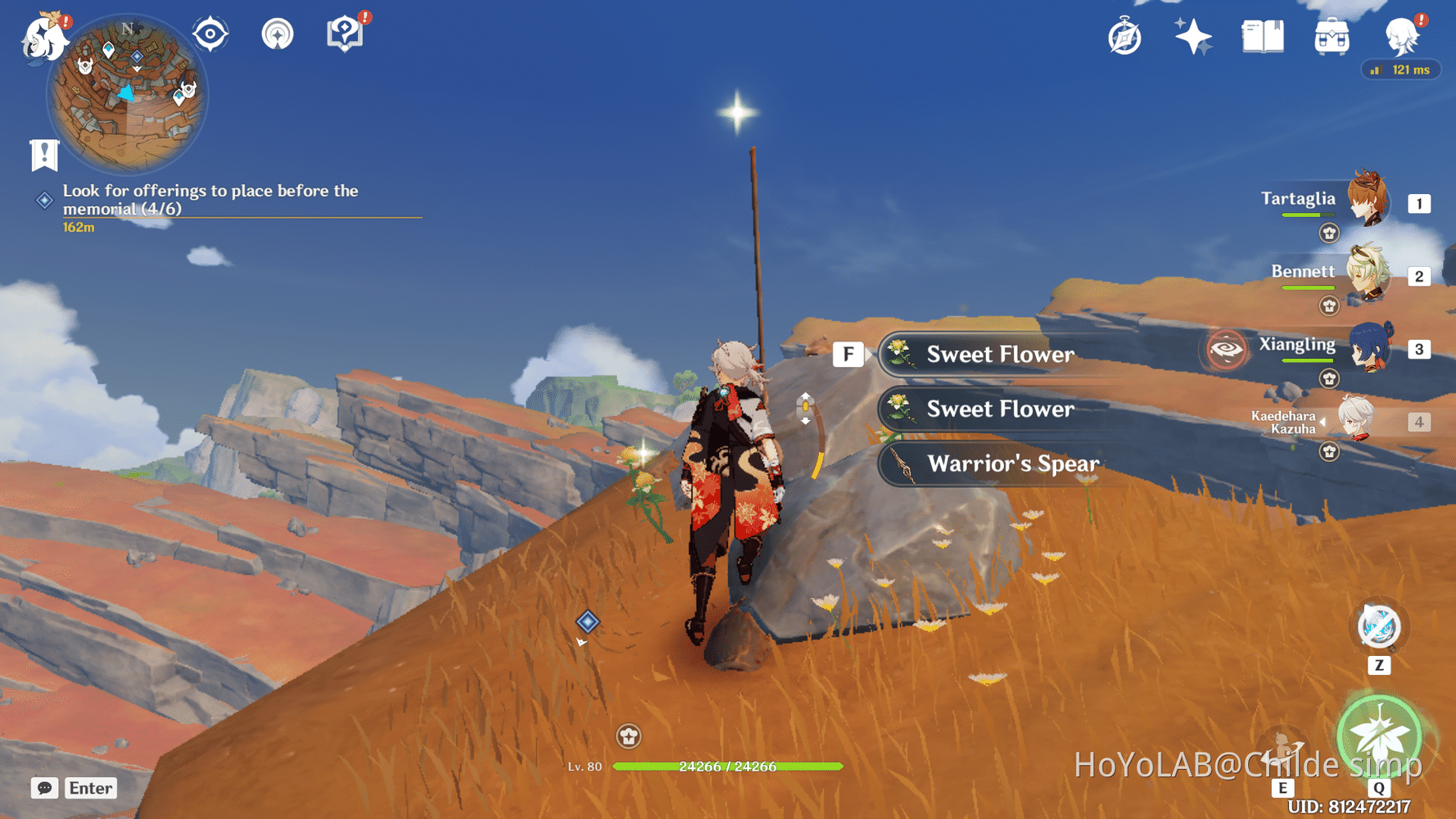This screenshot has width=1456, height=819.
Task: Click the co-op broadcast icon near the minimap
Action: click(278, 34)
